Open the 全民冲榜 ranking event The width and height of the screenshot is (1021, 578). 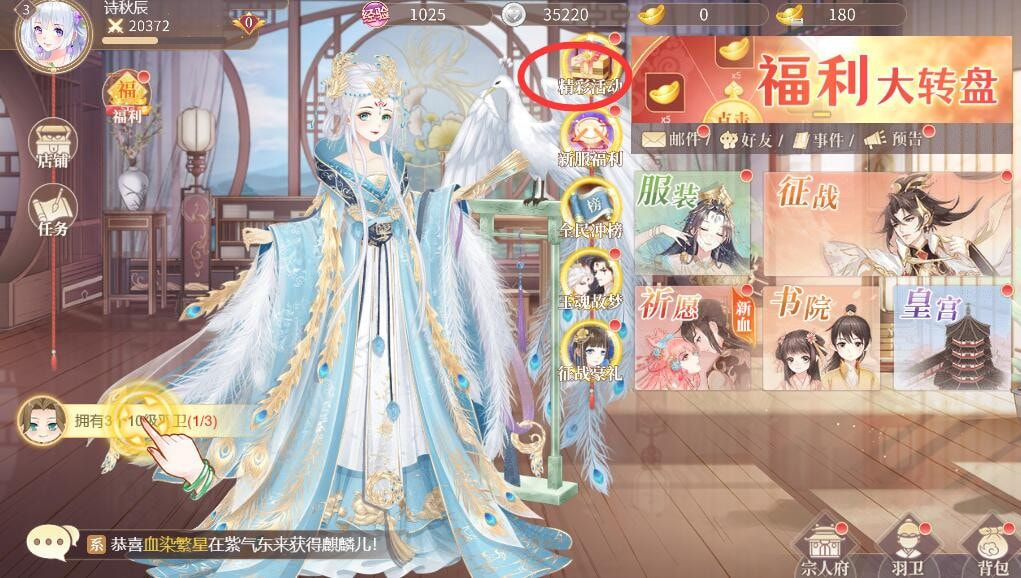[x=590, y=204]
